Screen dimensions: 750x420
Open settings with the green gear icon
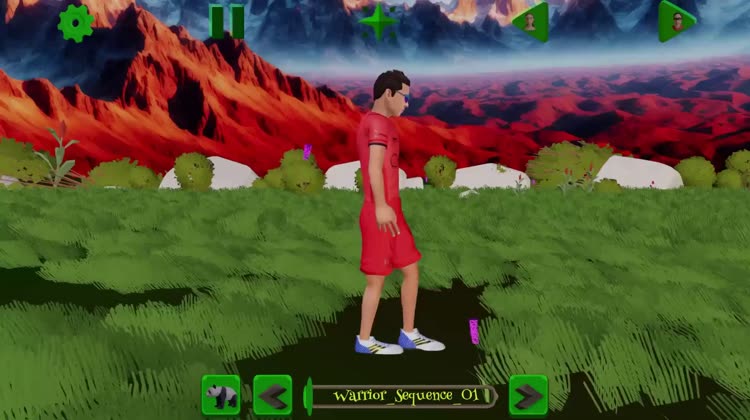76,22
